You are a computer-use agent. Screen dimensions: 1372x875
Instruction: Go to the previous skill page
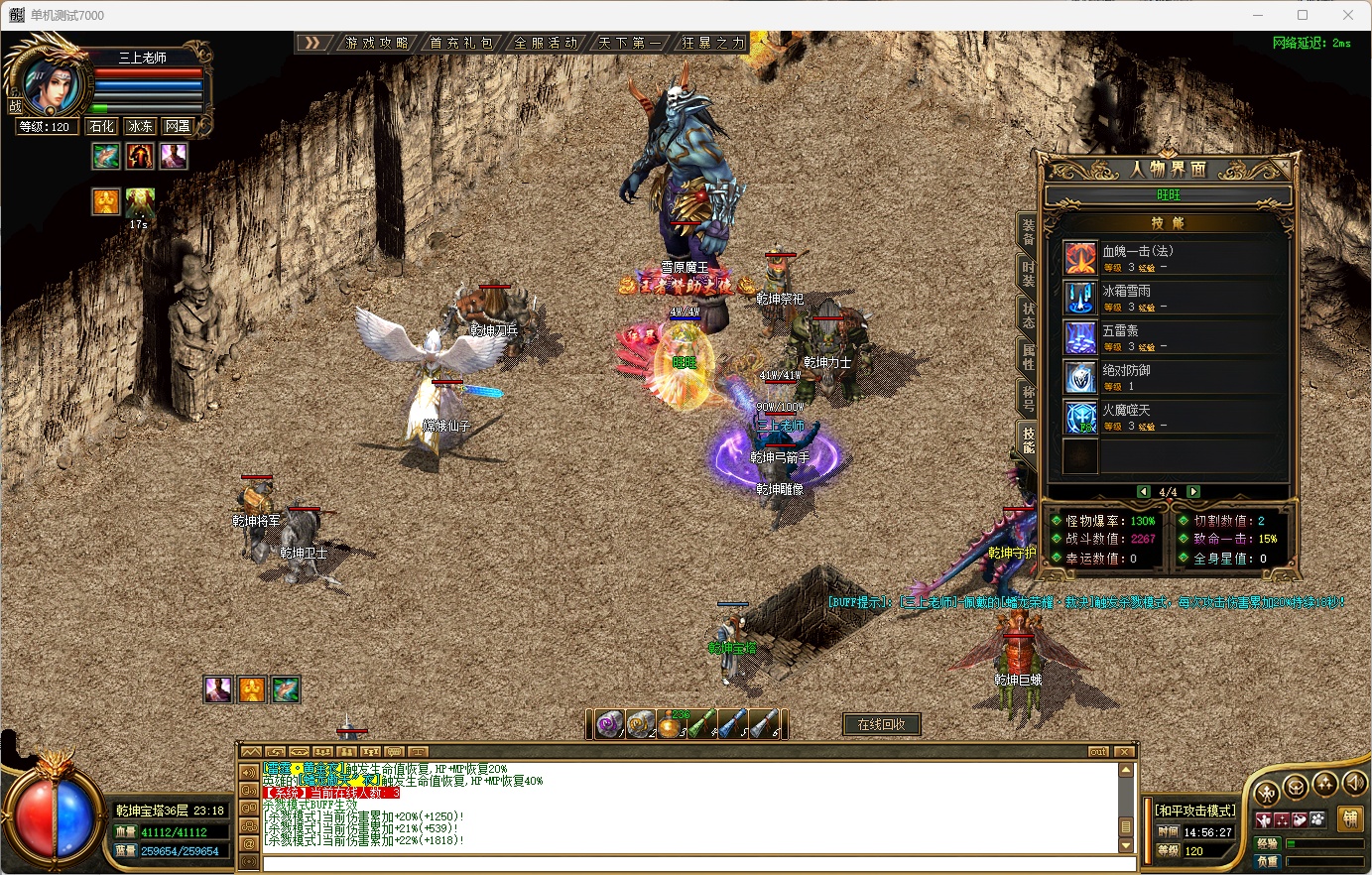click(x=1144, y=492)
